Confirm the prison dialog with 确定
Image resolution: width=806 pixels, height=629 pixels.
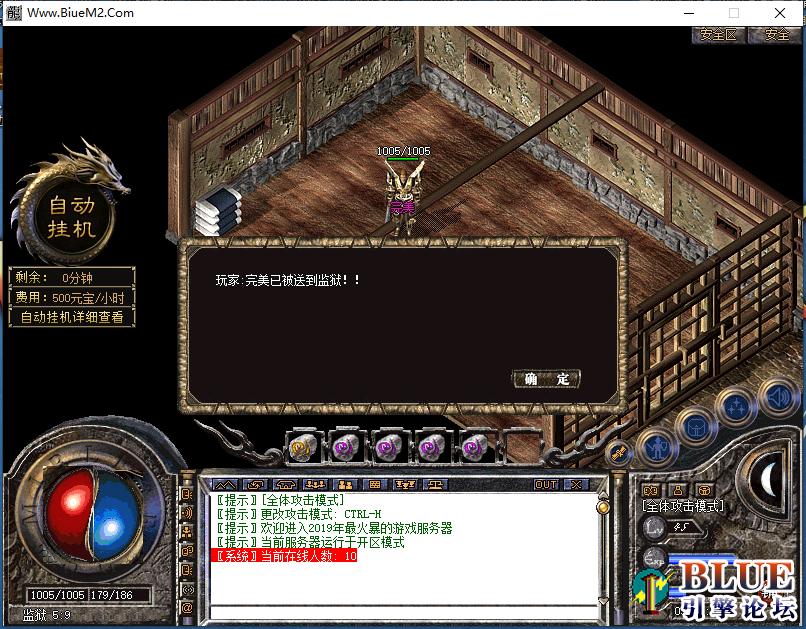(x=546, y=379)
